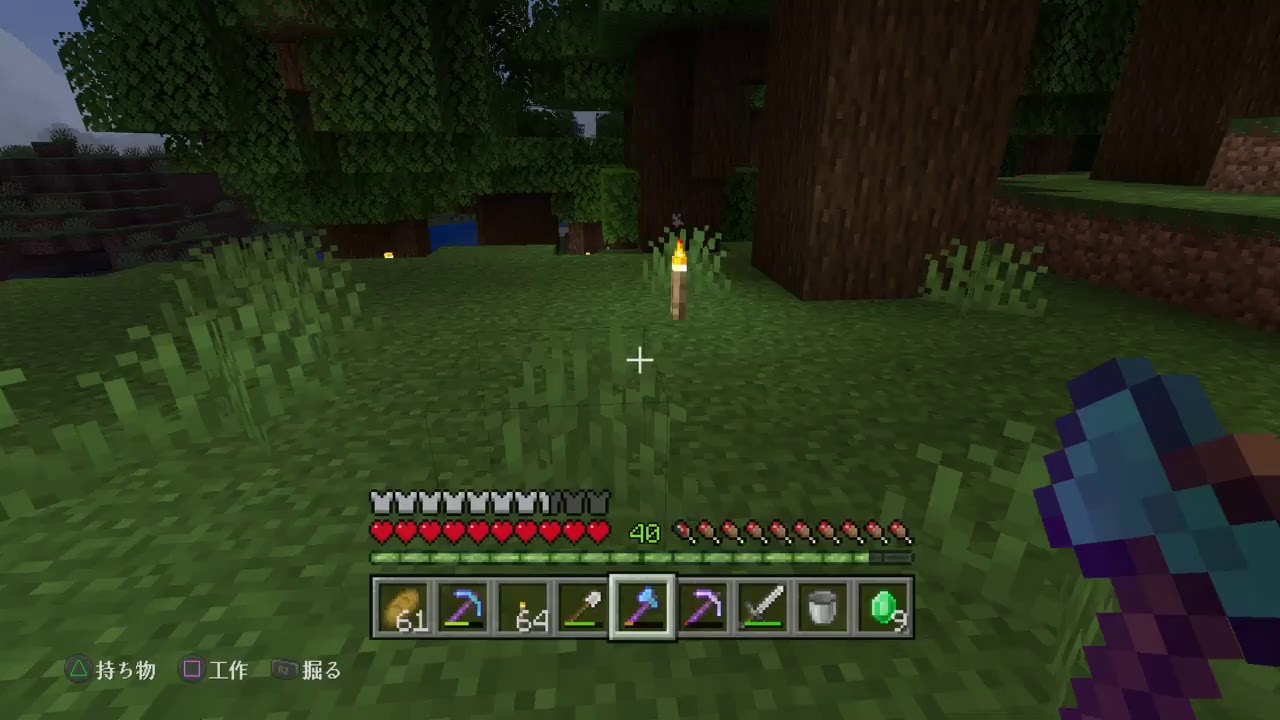The height and width of the screenshot is (720, 1280).
Task: Select the first hotbar slot with 61 items
Action: [x=405, y=607]
